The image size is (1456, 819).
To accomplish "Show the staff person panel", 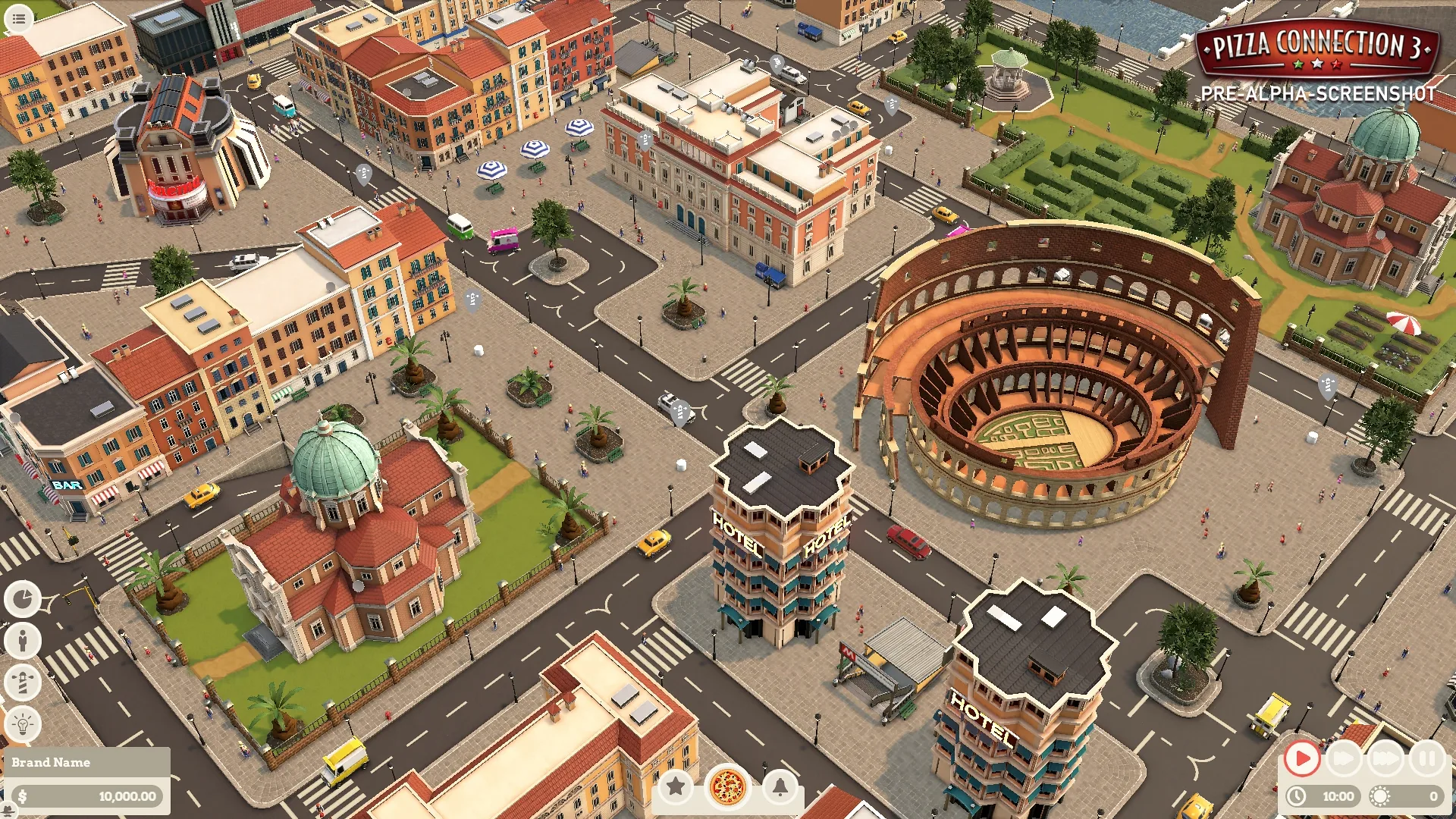I will (x=23, y=641).
